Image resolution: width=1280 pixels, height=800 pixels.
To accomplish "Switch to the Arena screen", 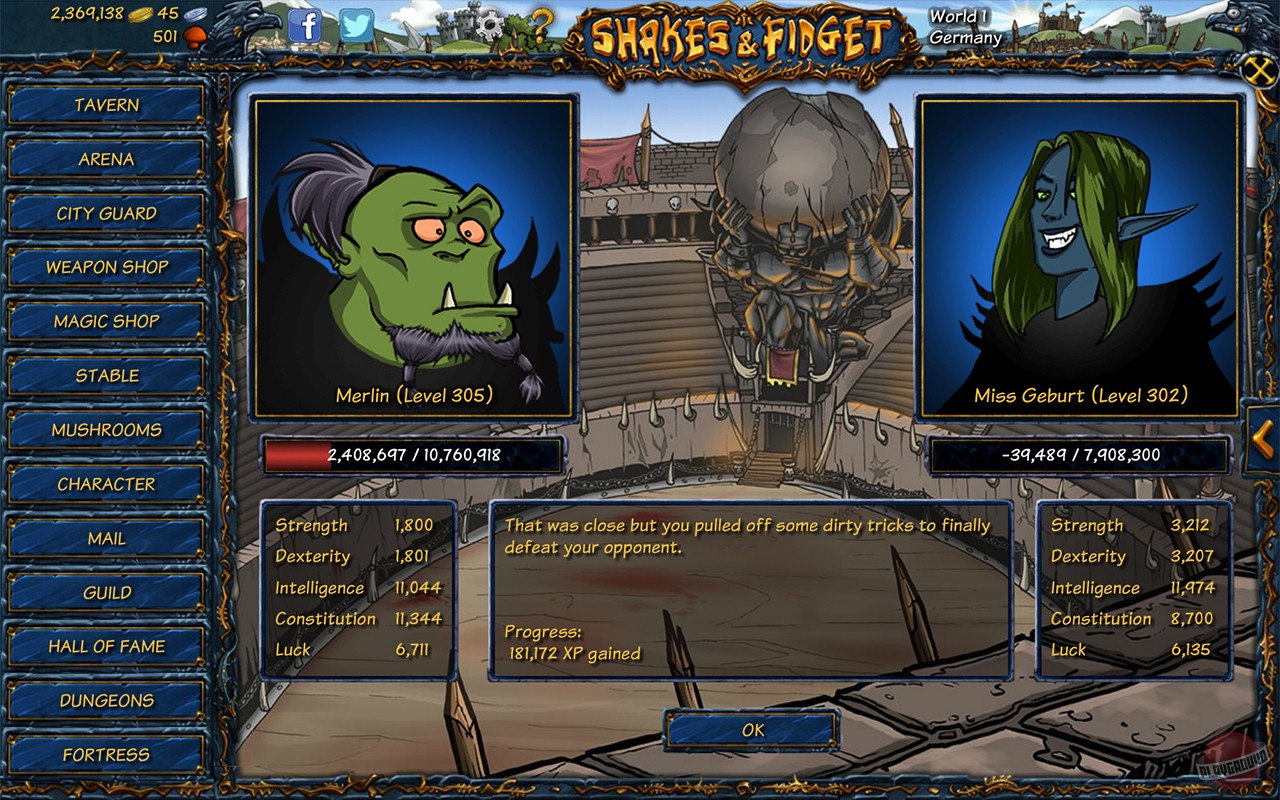I will coord(107,159).
